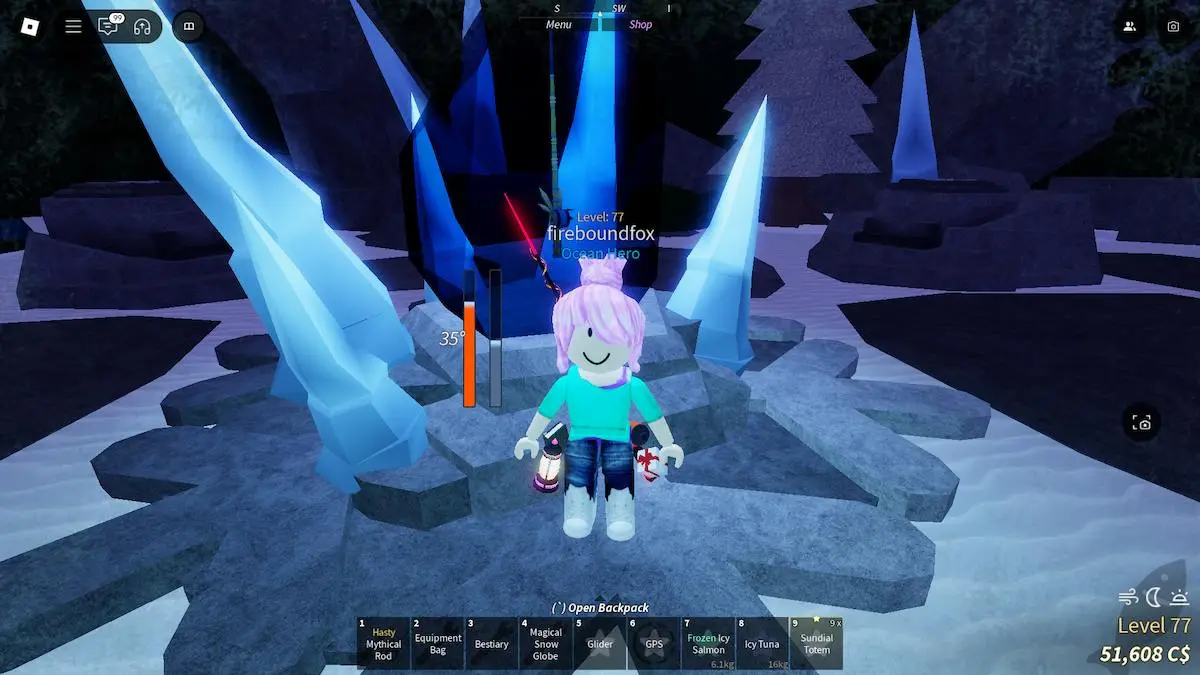Image resolution: width=1200 pixels, height=675 pixels.
Task: Click the headphones voice icon
Action: [141, 26]
